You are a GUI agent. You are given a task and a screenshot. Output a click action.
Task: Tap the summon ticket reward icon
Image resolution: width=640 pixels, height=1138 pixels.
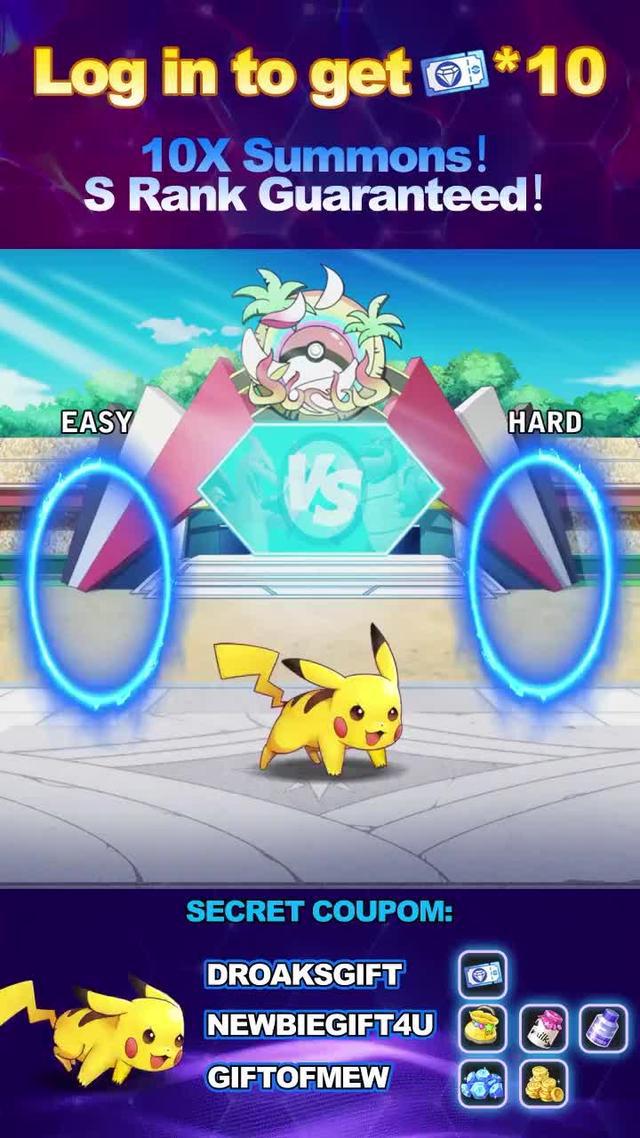click(x=483, y=974)
